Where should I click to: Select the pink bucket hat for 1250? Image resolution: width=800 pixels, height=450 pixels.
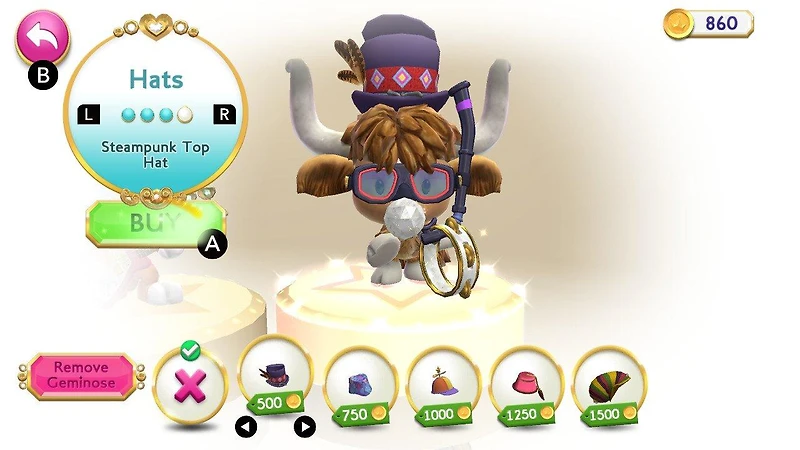click(x=526, y=381)
